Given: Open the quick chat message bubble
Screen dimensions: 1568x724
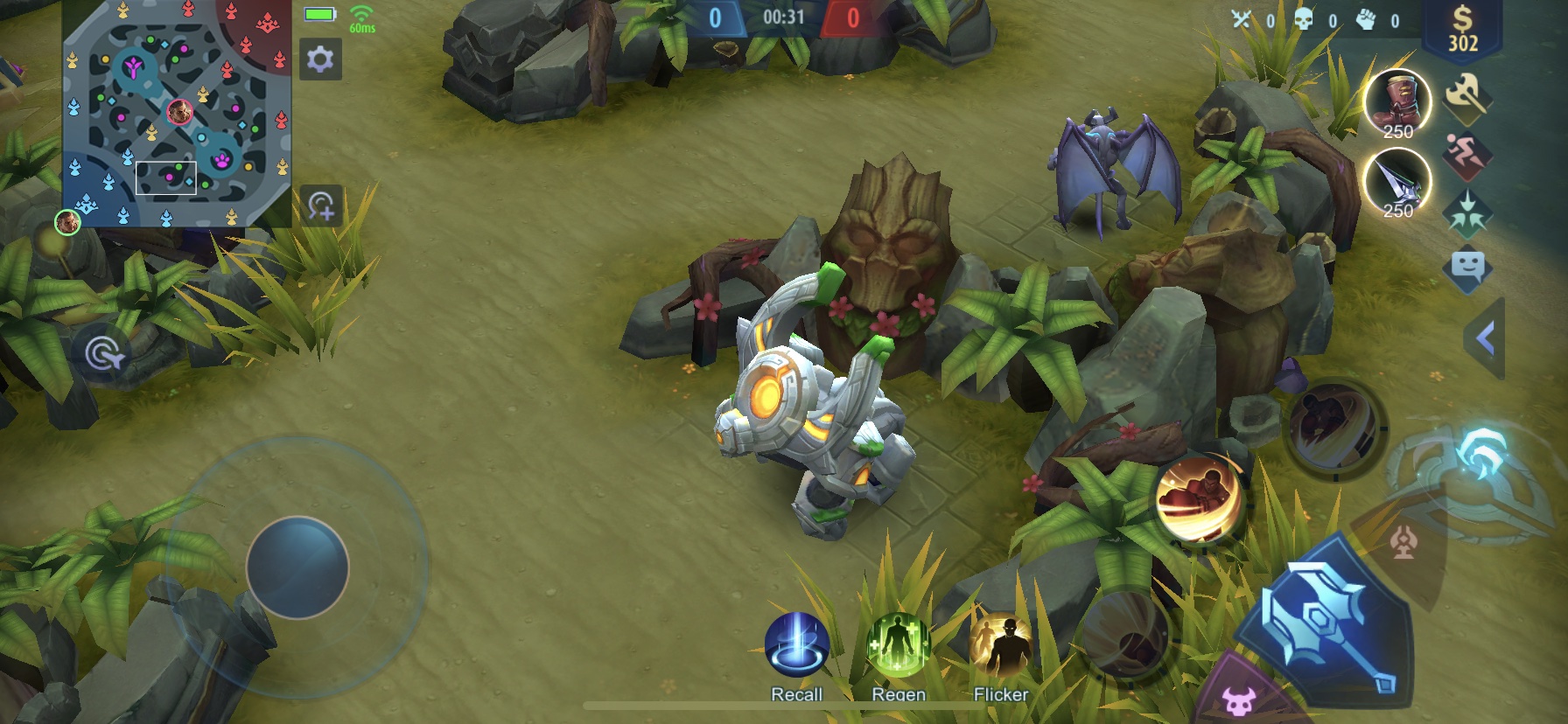Looking at the screenshot, I should pos(1466,266).
